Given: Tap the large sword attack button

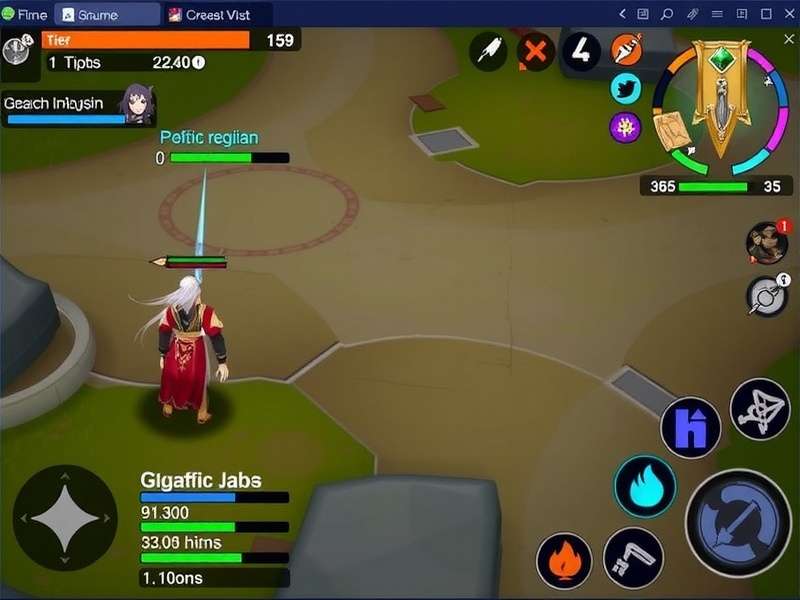Looking at the screenshot, I should (737, 522).
